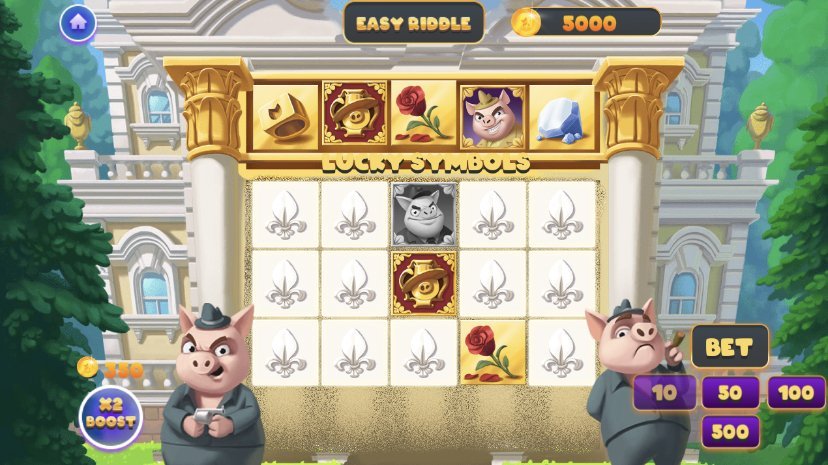Activate the X2 Boost button
The width and height of the screenshot is (828, 465).
point(110,416)
